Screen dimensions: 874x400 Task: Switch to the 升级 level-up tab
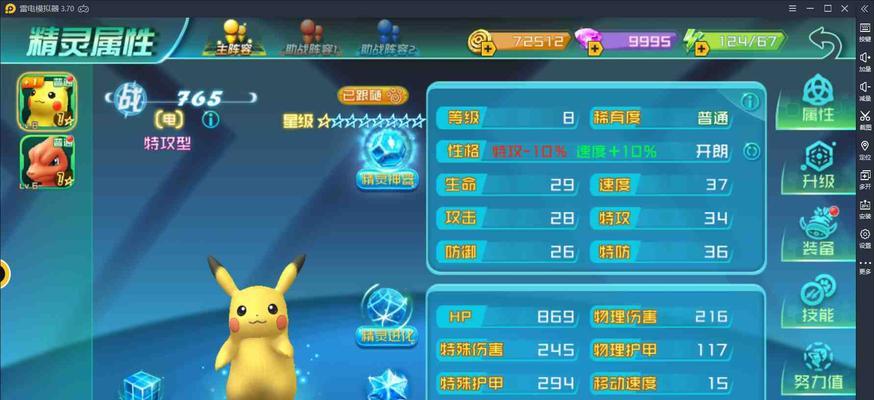click(x=818, y=168)
